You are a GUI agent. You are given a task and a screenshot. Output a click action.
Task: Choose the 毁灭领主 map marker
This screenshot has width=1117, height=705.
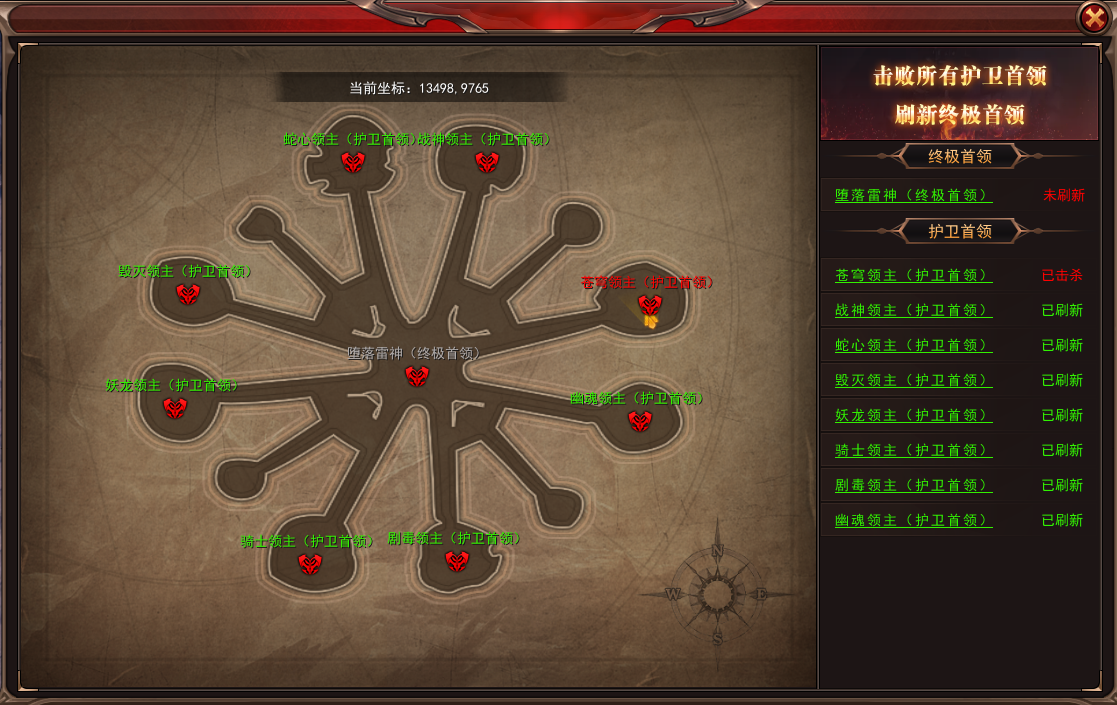[x=188, y=293]
